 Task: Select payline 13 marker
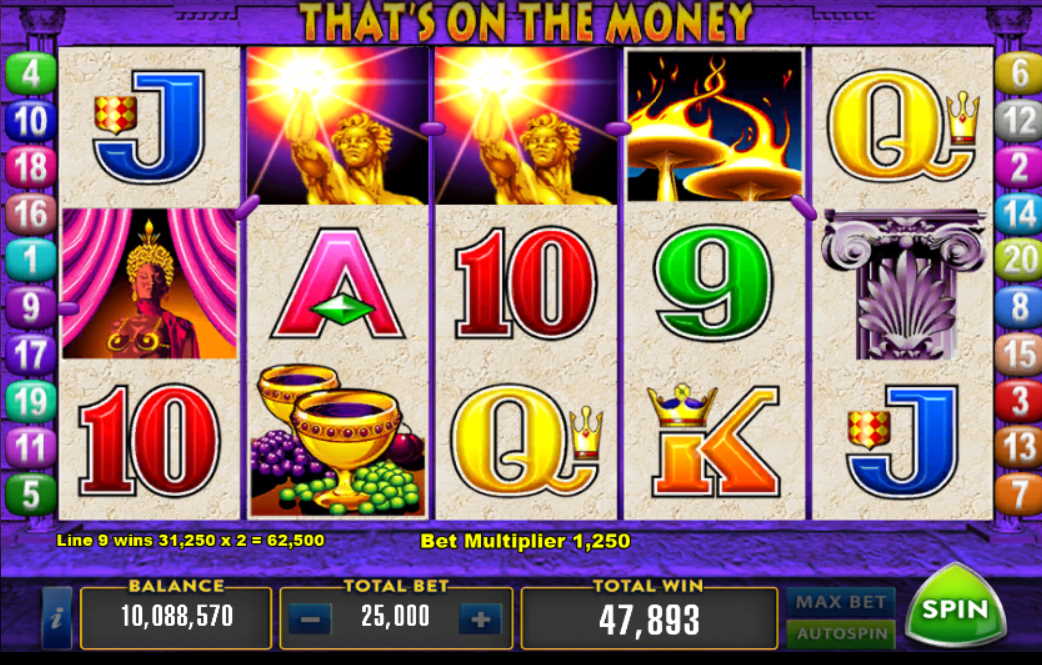1019,447
